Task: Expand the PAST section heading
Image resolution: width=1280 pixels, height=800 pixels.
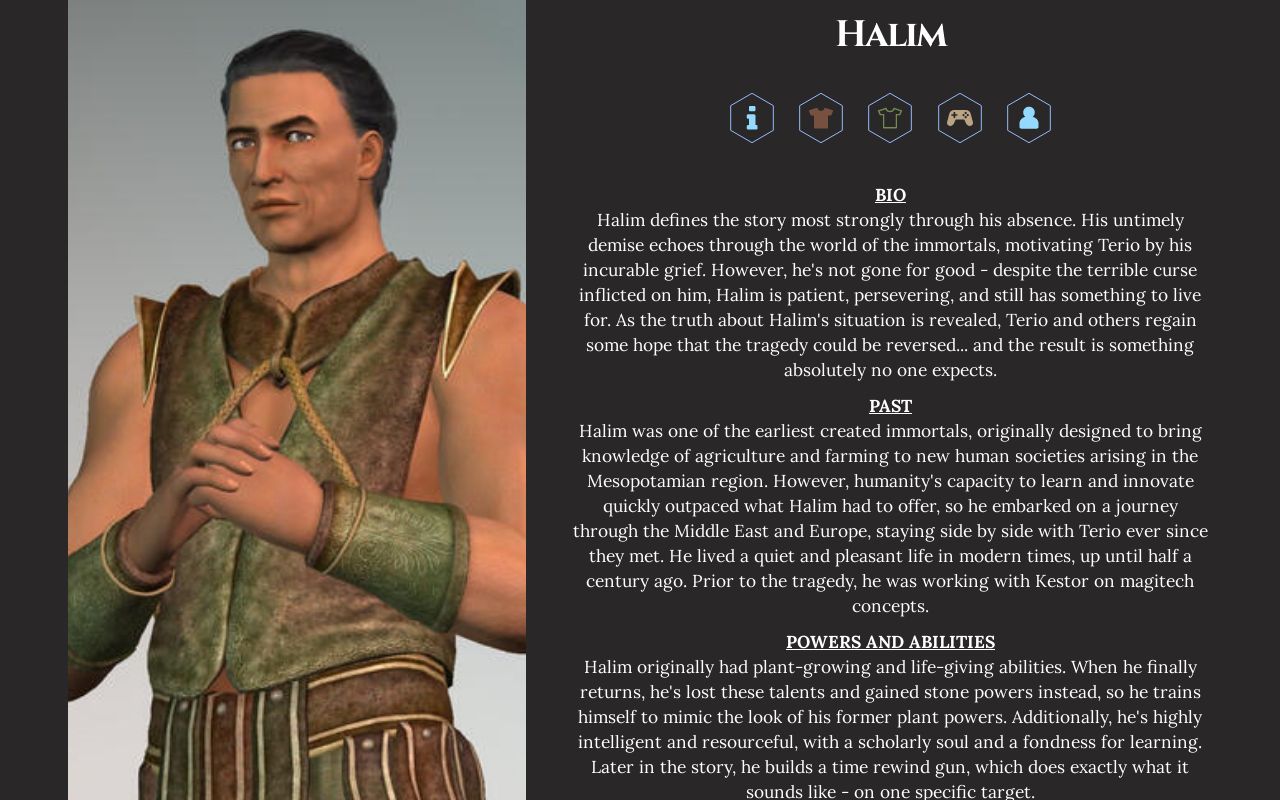Action: click(x=890, y=406)
